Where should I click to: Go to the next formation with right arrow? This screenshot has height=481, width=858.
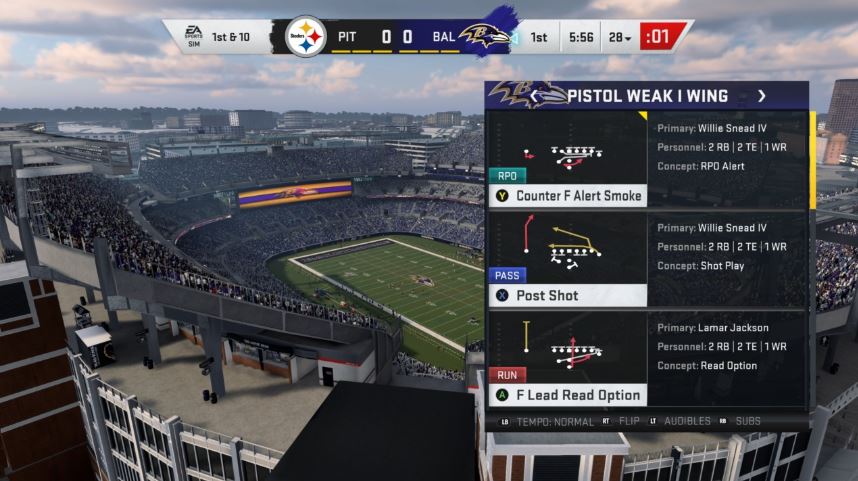[x=761, y=96]
